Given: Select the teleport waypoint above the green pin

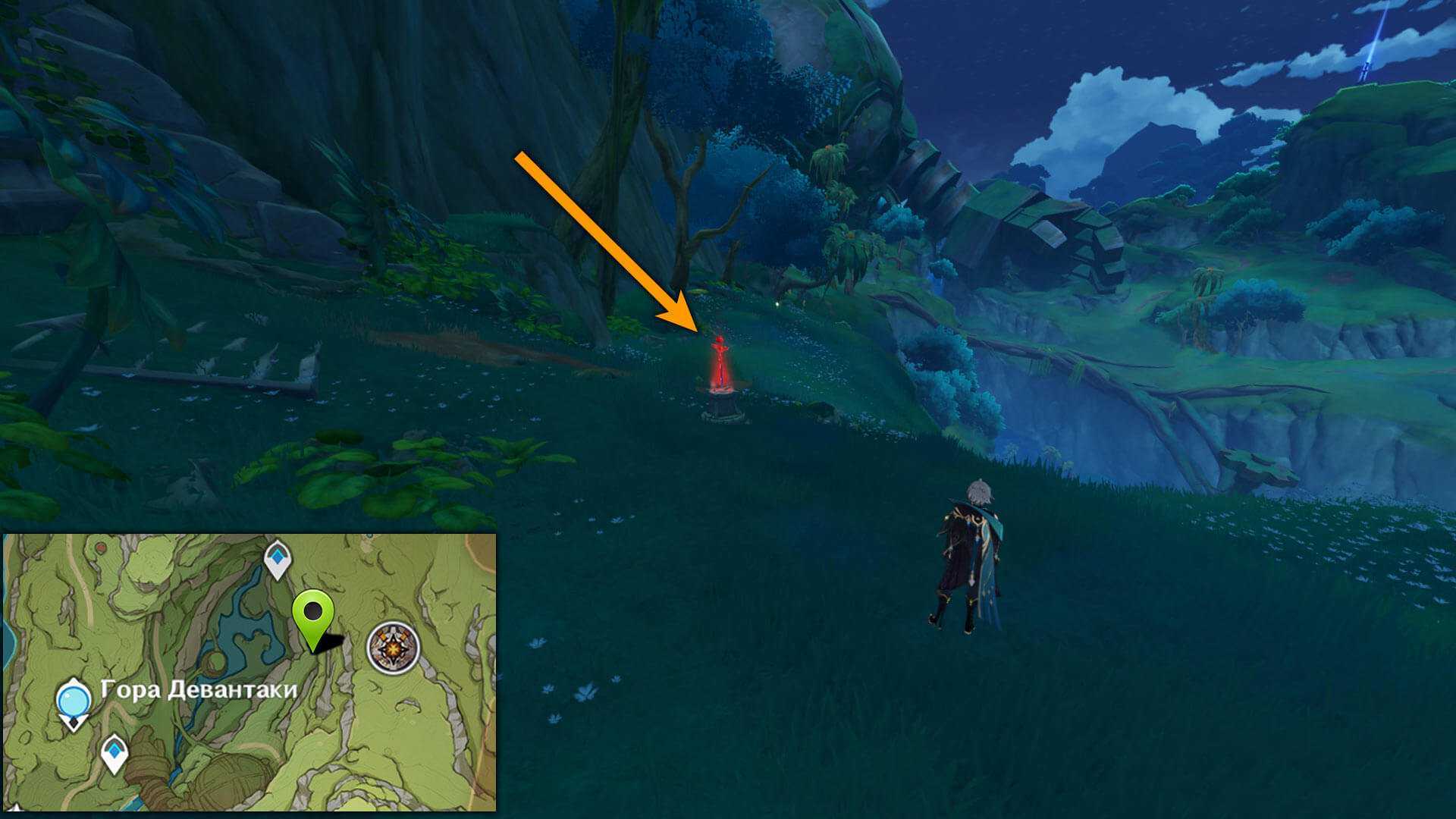Looking at the screenshot, I should [278, 559].
